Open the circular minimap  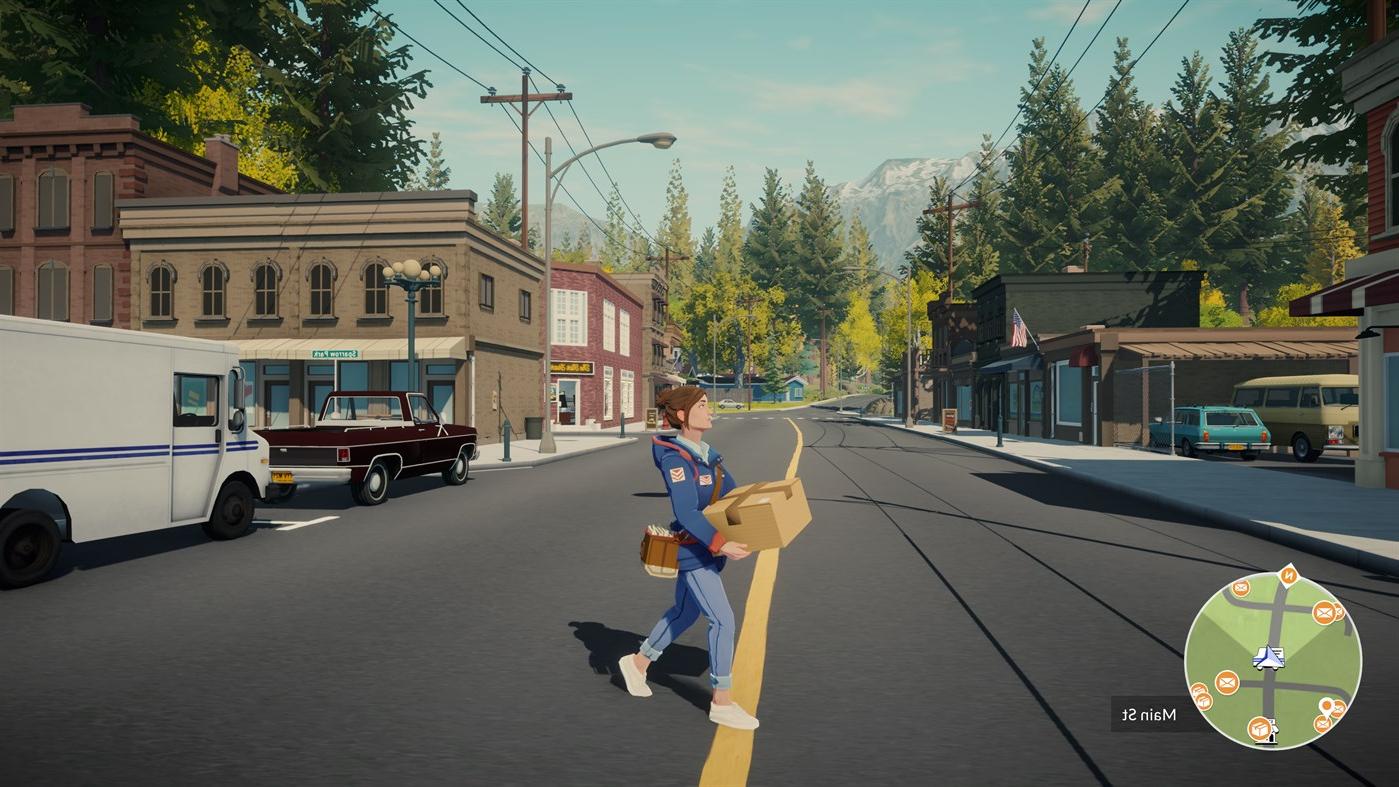pyautogui.click(x=1272, y=662)
